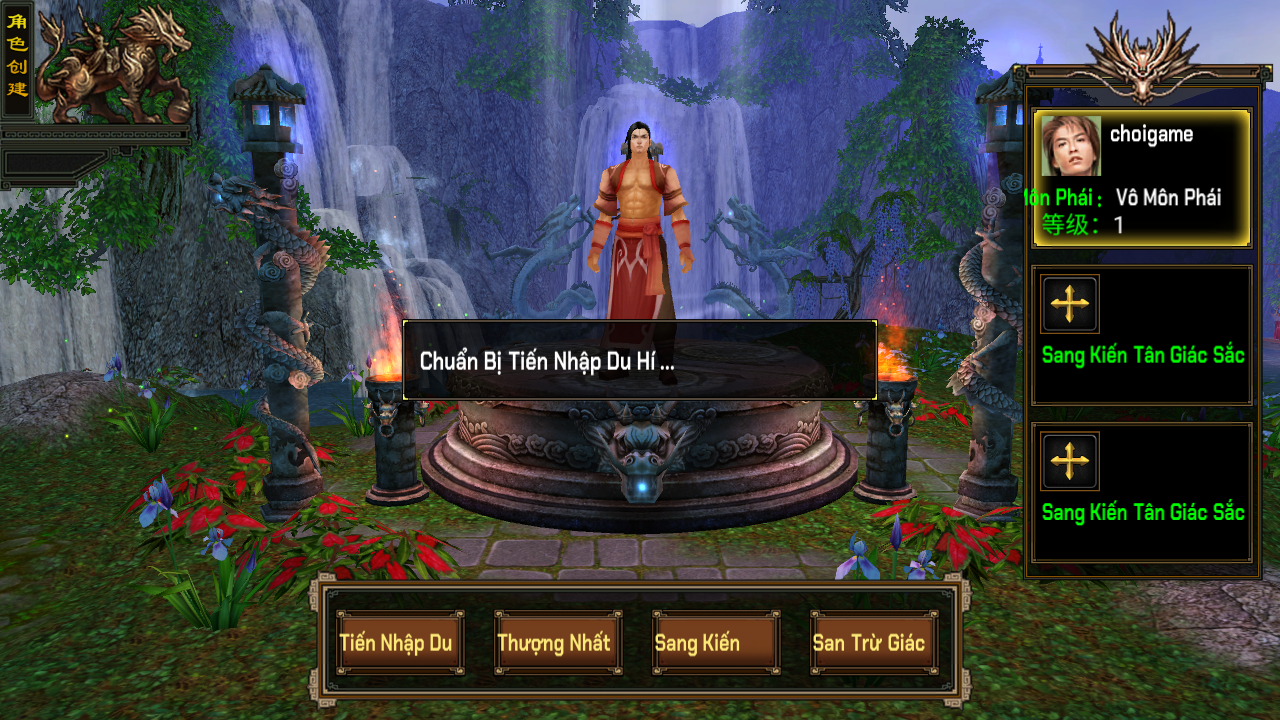This screenshot has height=720, width=1280.
Task: Open the second Sang Kiến Tân Giác Sắc slot
Action: click(x=1141, y=490)
